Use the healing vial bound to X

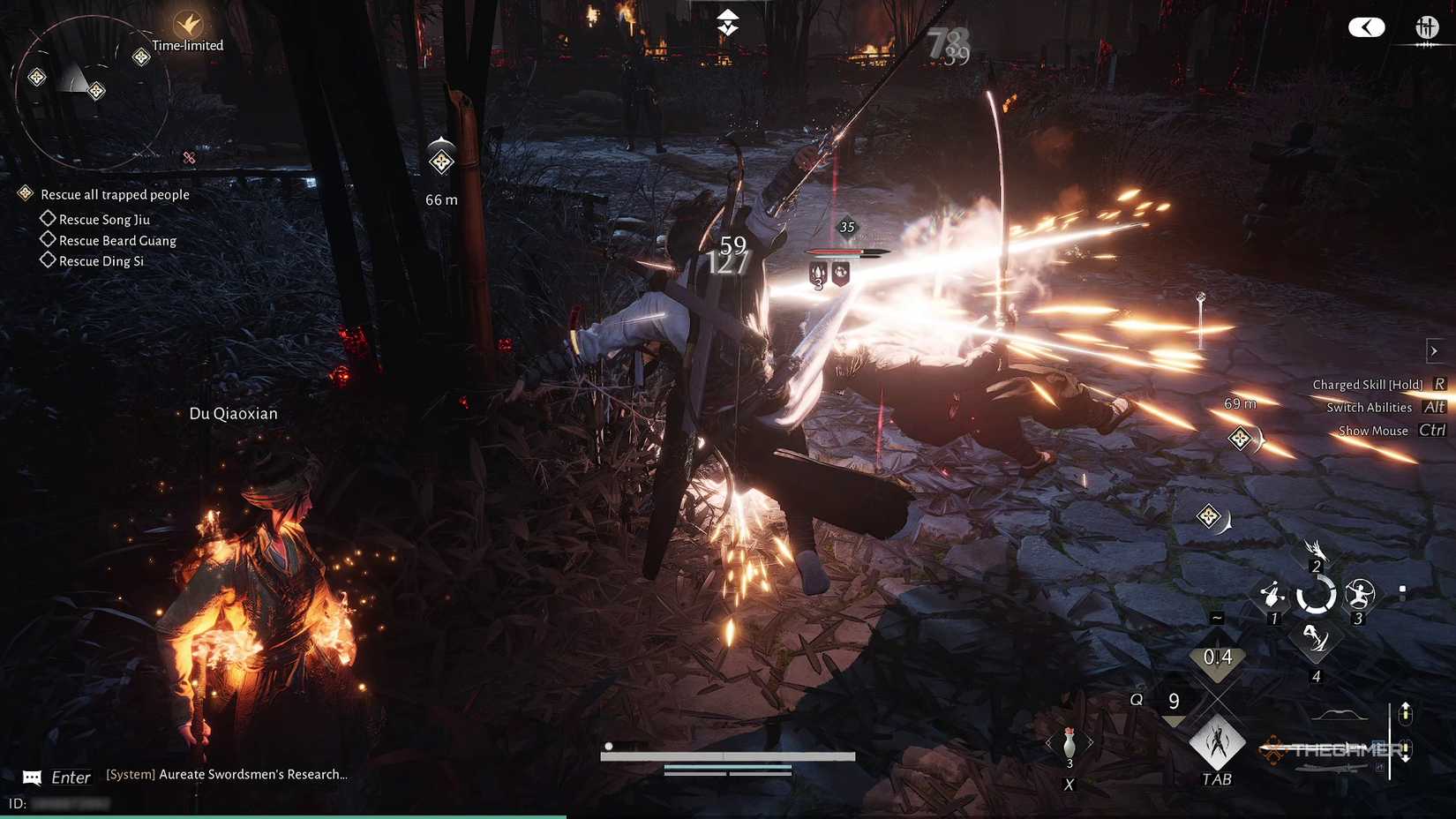[1069, 743]
